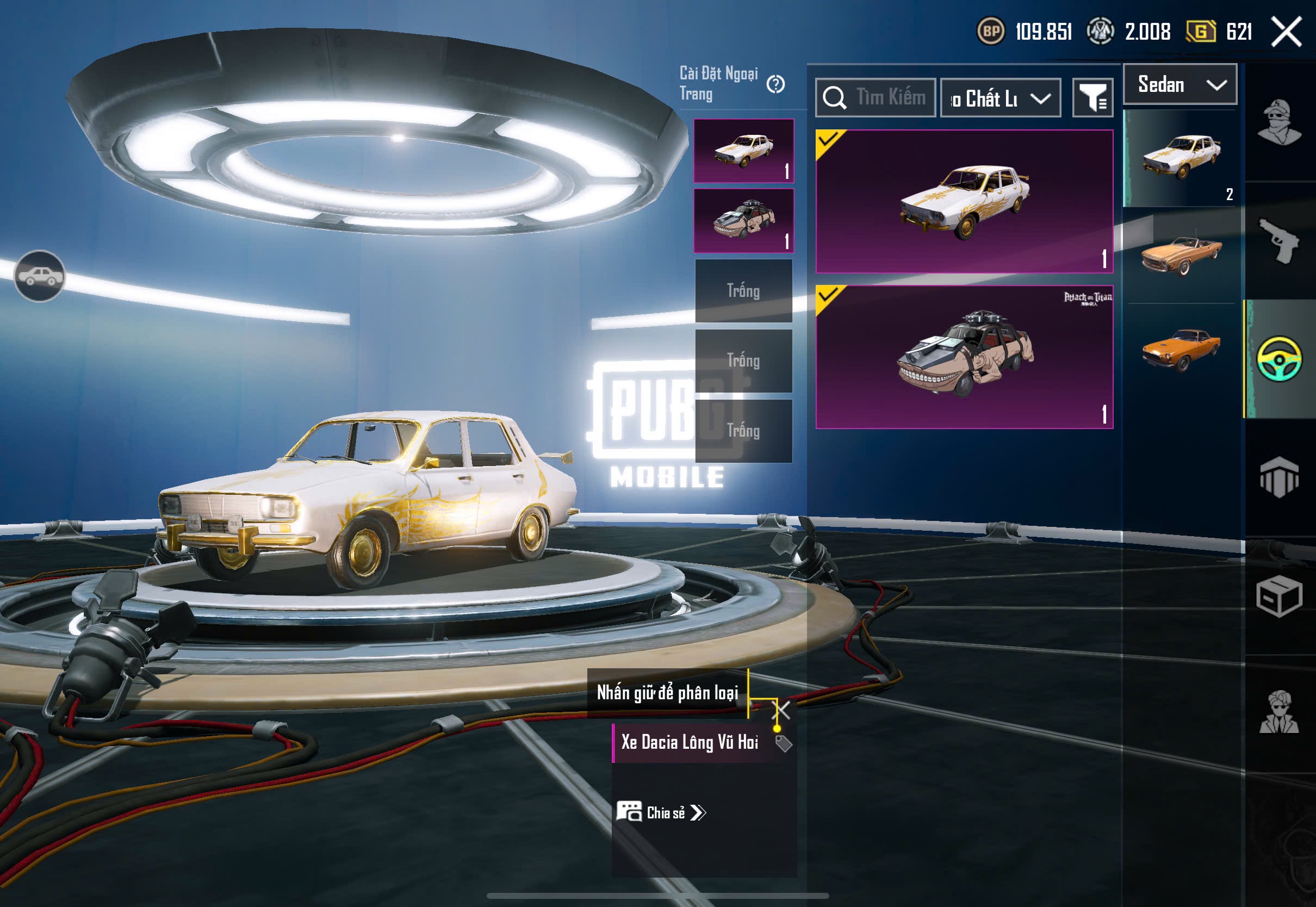Switch to the pistol weapon skins tab
Viewport: 1316px width, 907px height.
[1280, 240]
